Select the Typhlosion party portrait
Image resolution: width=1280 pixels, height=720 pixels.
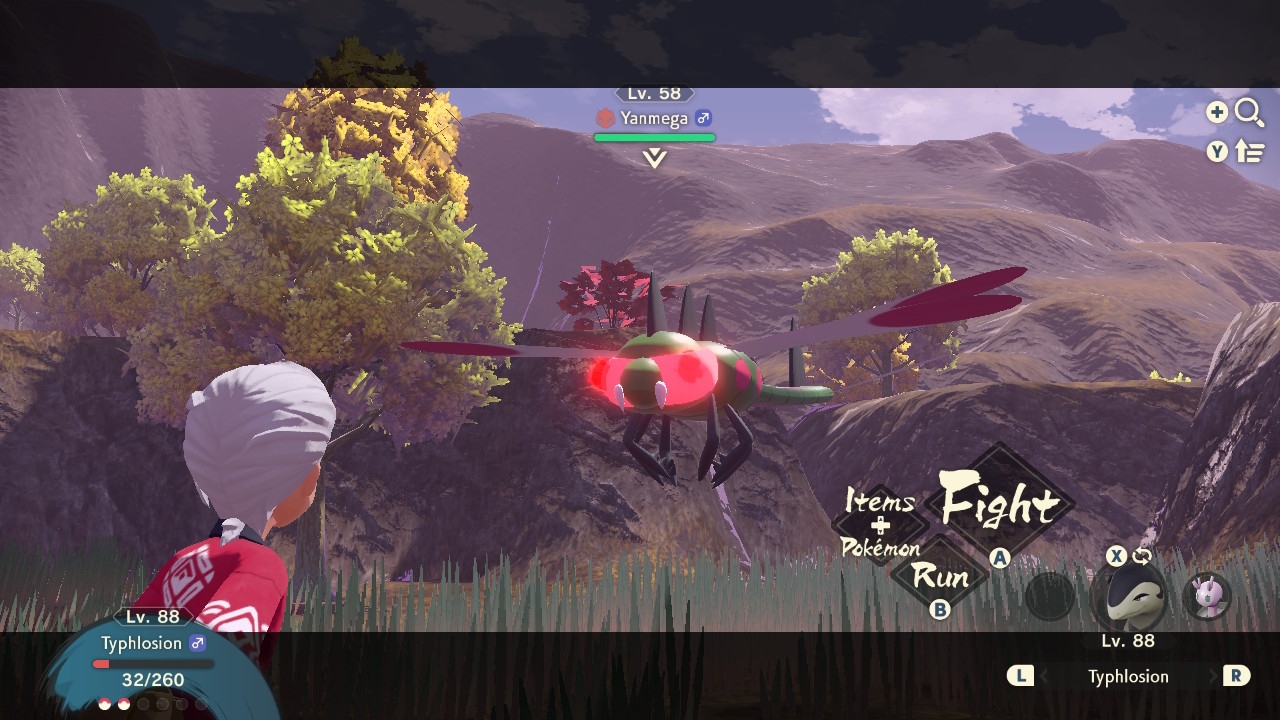1128,597
